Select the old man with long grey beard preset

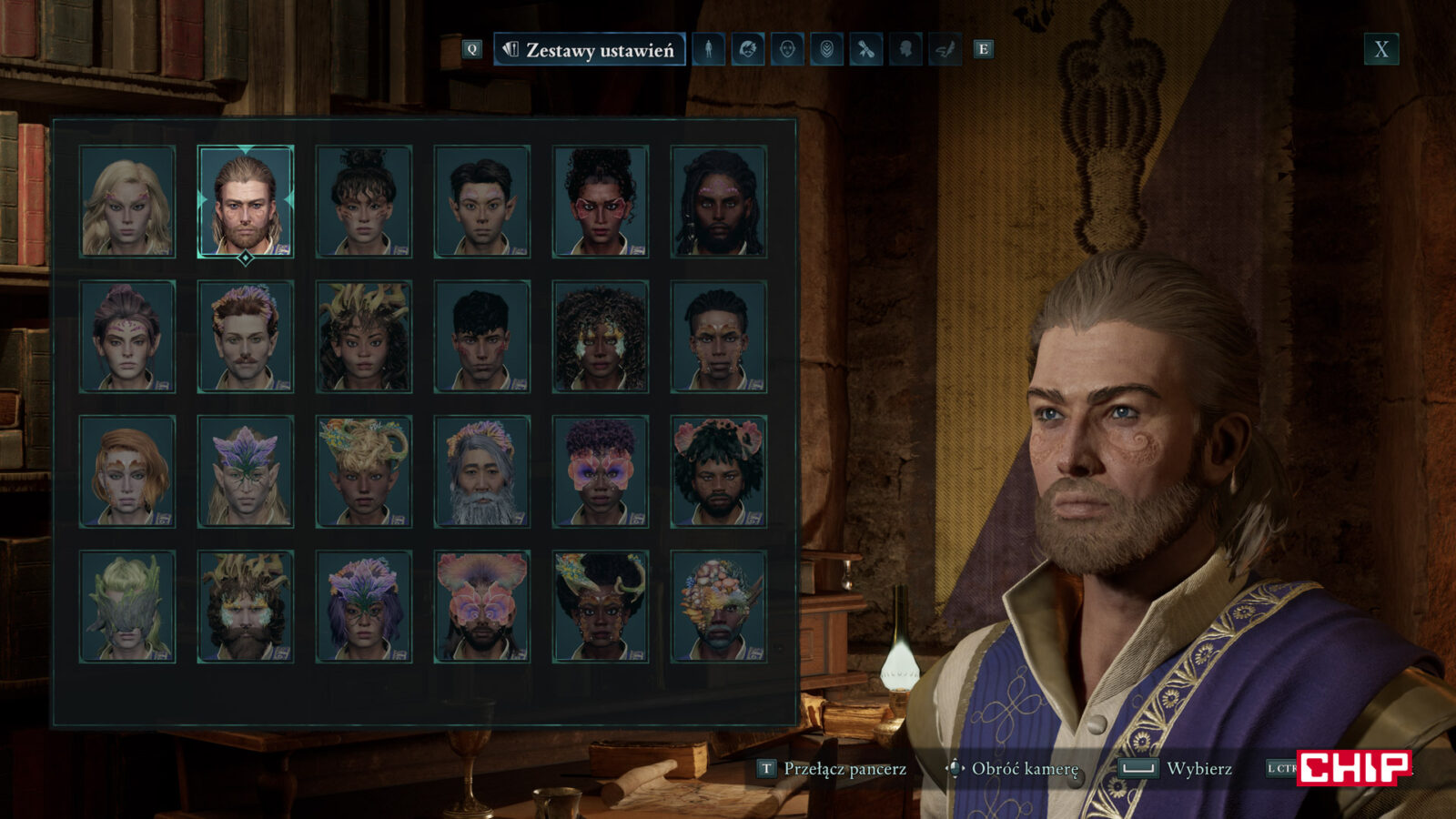[482, 471]
